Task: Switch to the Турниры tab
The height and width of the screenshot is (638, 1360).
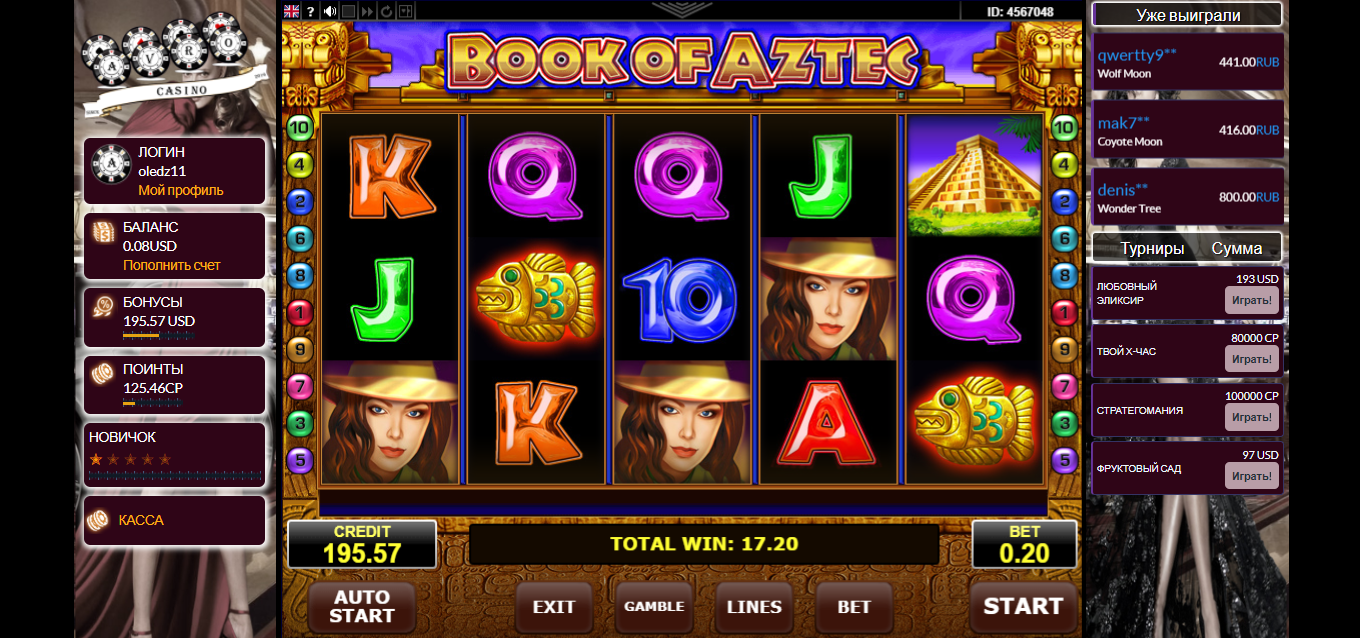Action: [x=1152, y=249]
